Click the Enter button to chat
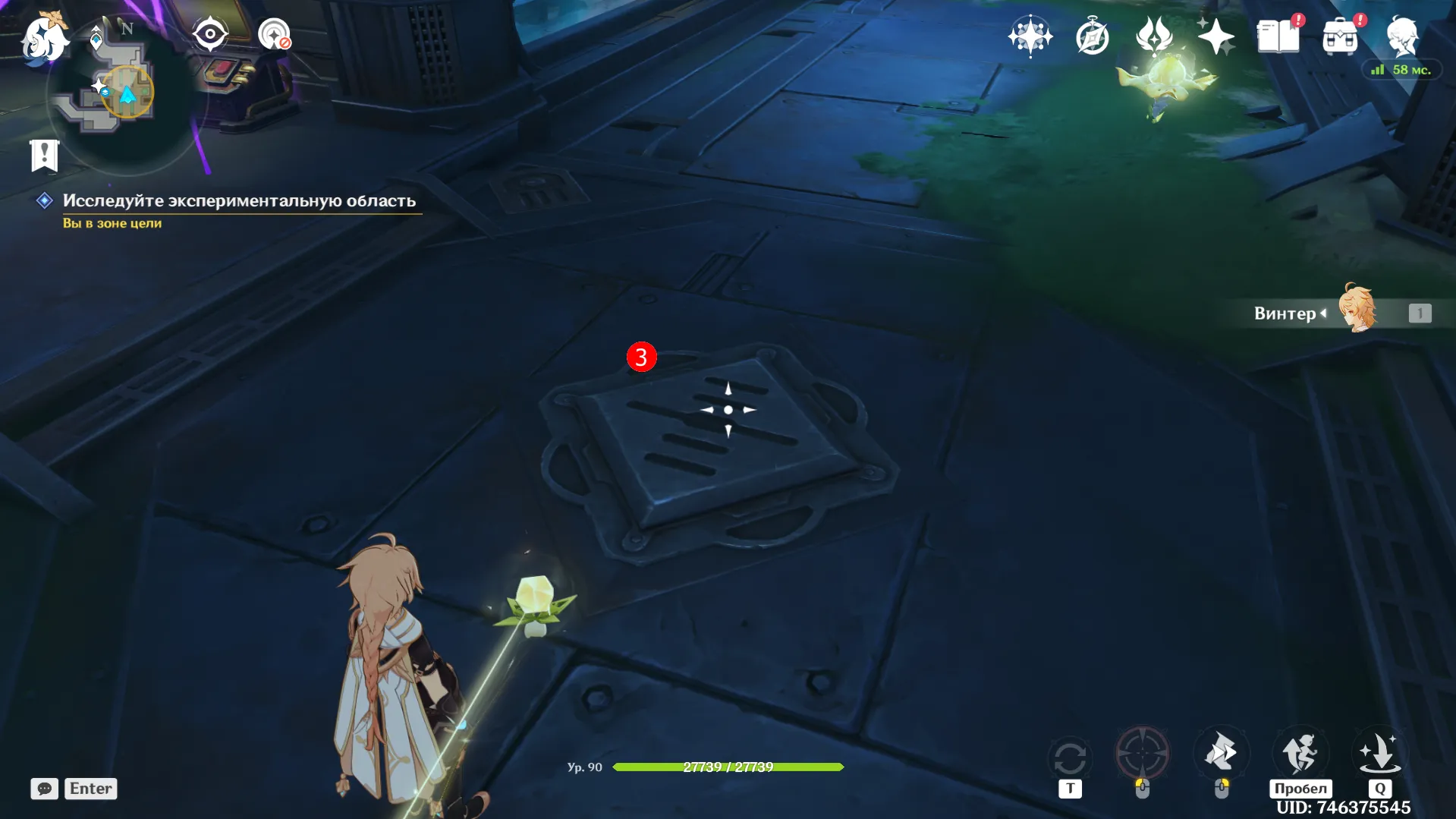This screenshot has height=819, width=1456. (x=90, y=789)
